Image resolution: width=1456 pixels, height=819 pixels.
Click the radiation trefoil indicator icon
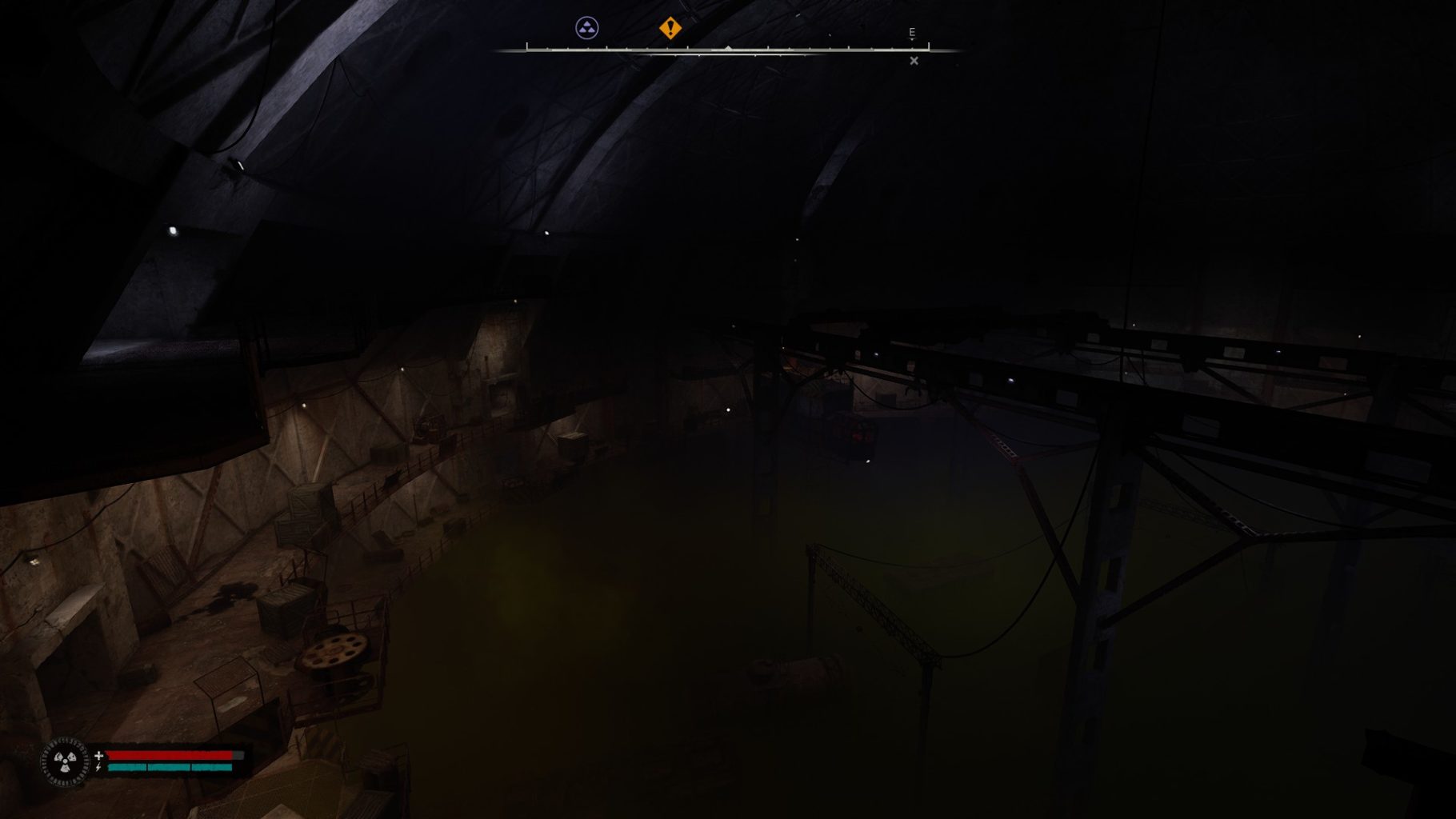click(x=65, y=761)
